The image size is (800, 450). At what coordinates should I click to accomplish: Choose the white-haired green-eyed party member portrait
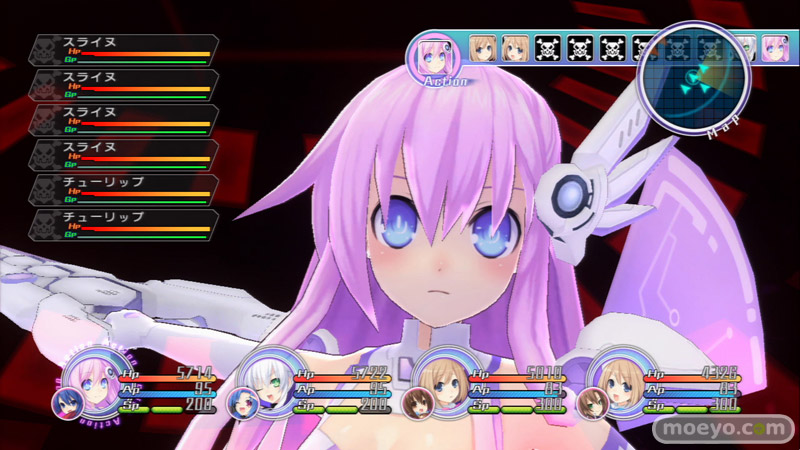coord(265,378)
